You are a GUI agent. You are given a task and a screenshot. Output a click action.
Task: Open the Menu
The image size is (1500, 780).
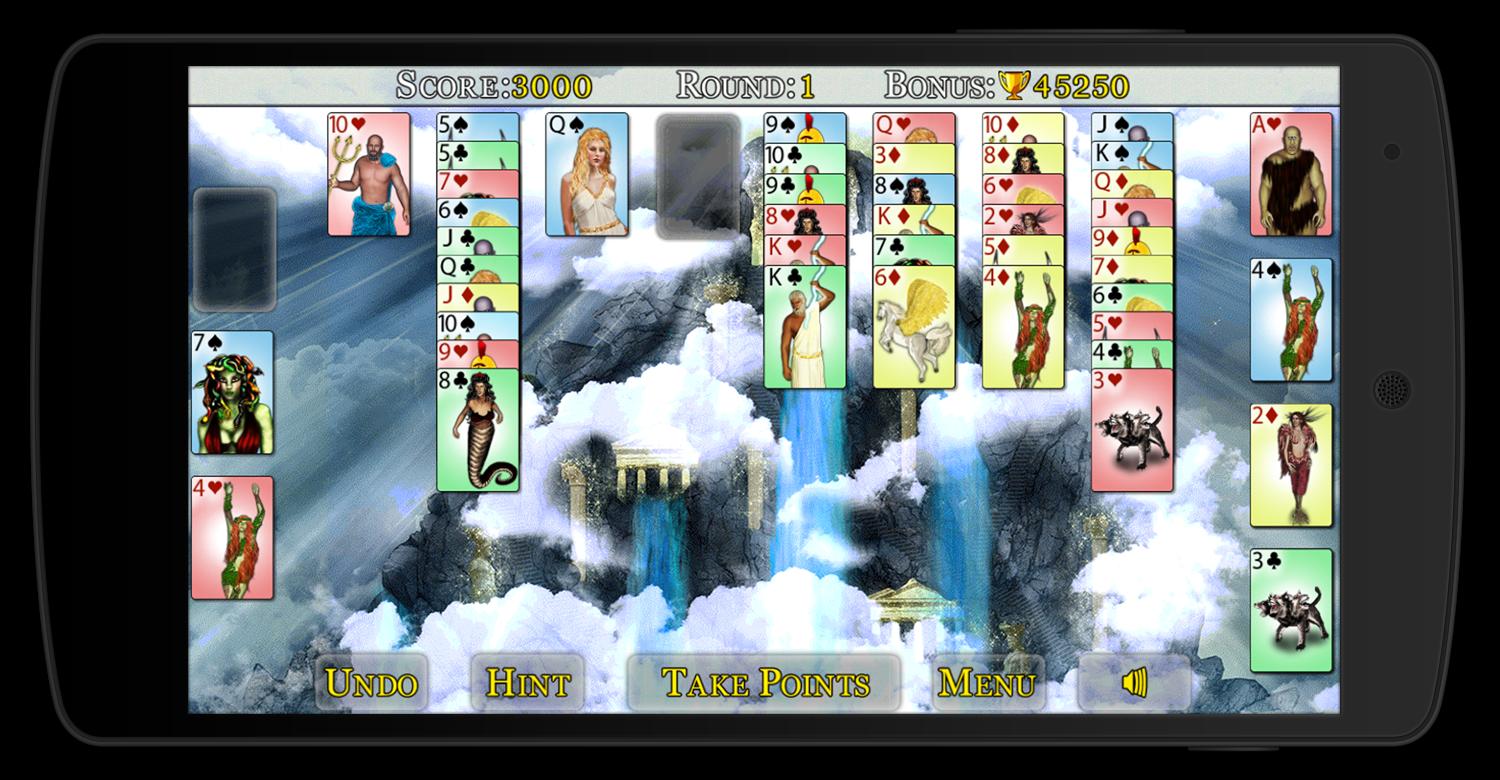[x=988, y=682]
